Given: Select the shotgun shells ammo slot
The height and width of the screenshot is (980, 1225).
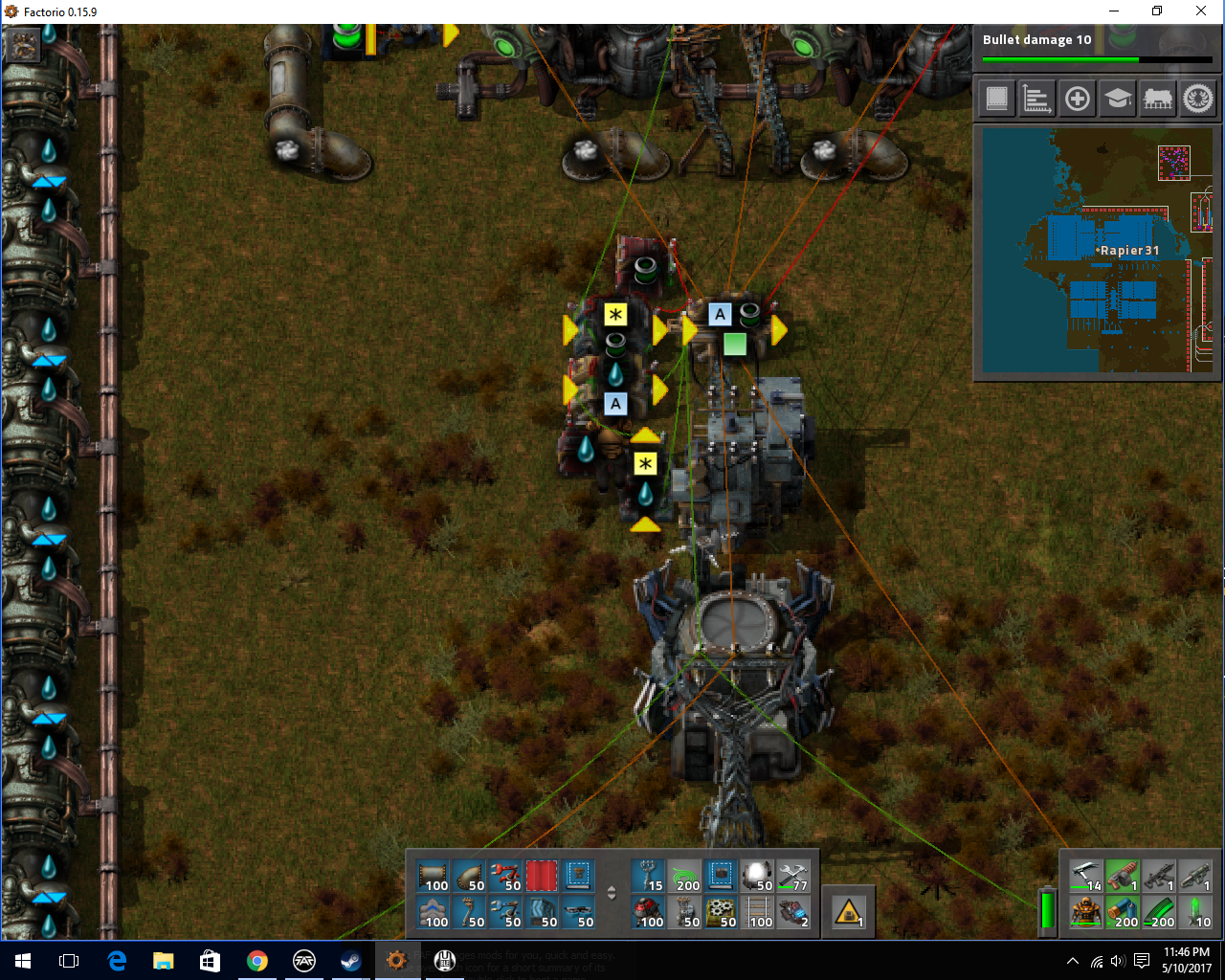Looking at the screenshot, I should click(1123, 913).
